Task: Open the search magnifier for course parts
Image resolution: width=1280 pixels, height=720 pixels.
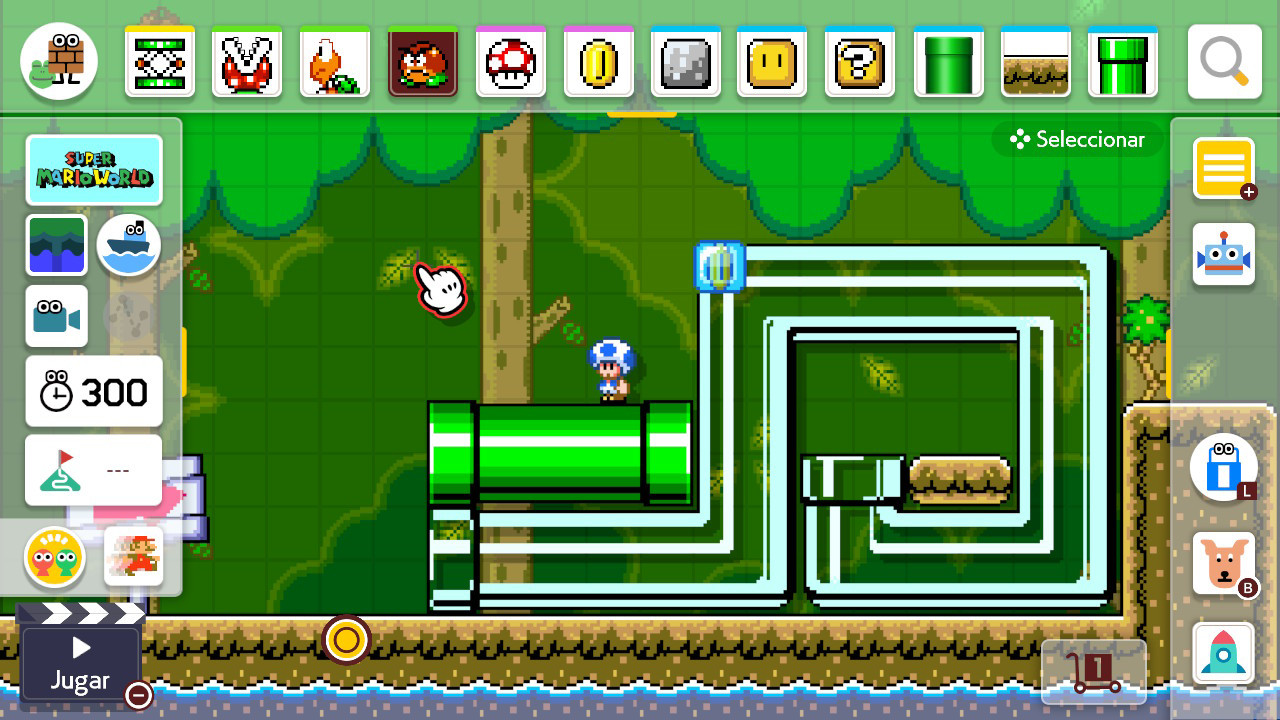Action: pos(1223,61)
